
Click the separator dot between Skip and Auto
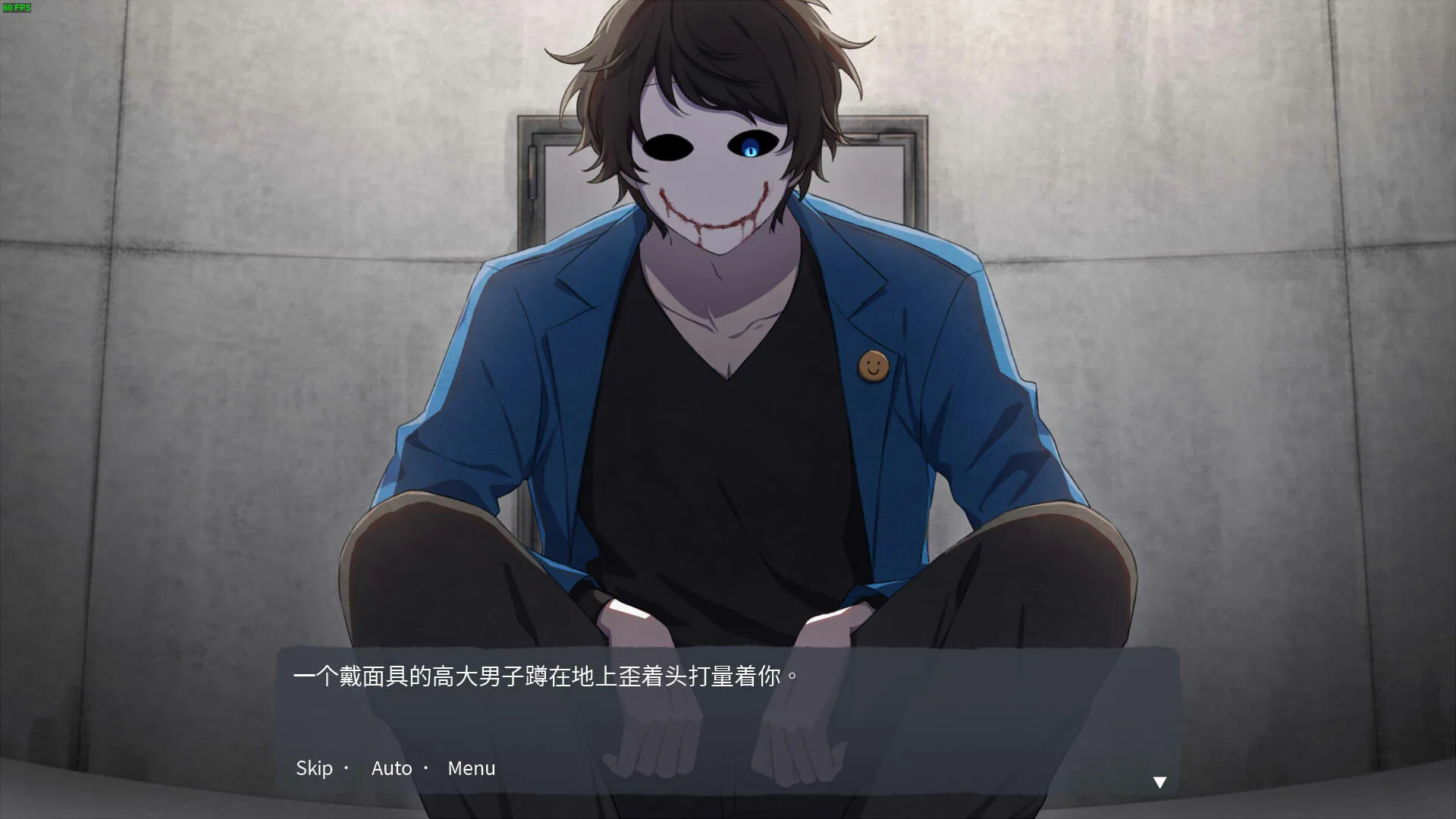coord(347,768)
